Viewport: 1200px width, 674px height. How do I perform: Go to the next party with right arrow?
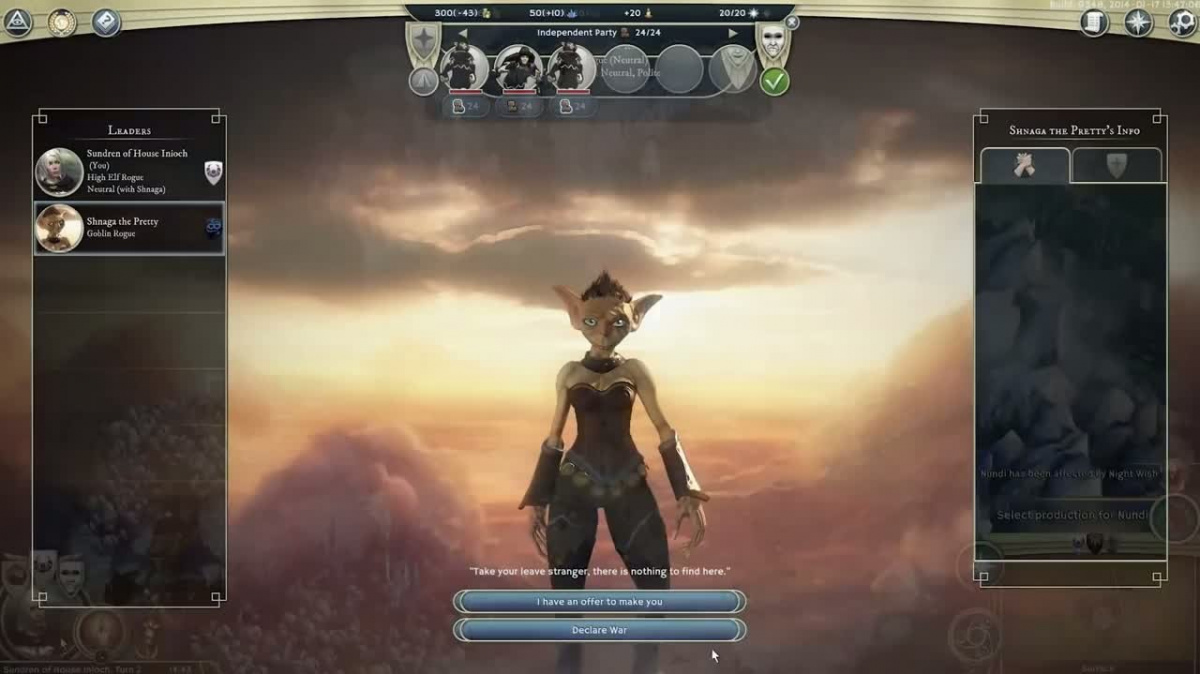point(733,33)
